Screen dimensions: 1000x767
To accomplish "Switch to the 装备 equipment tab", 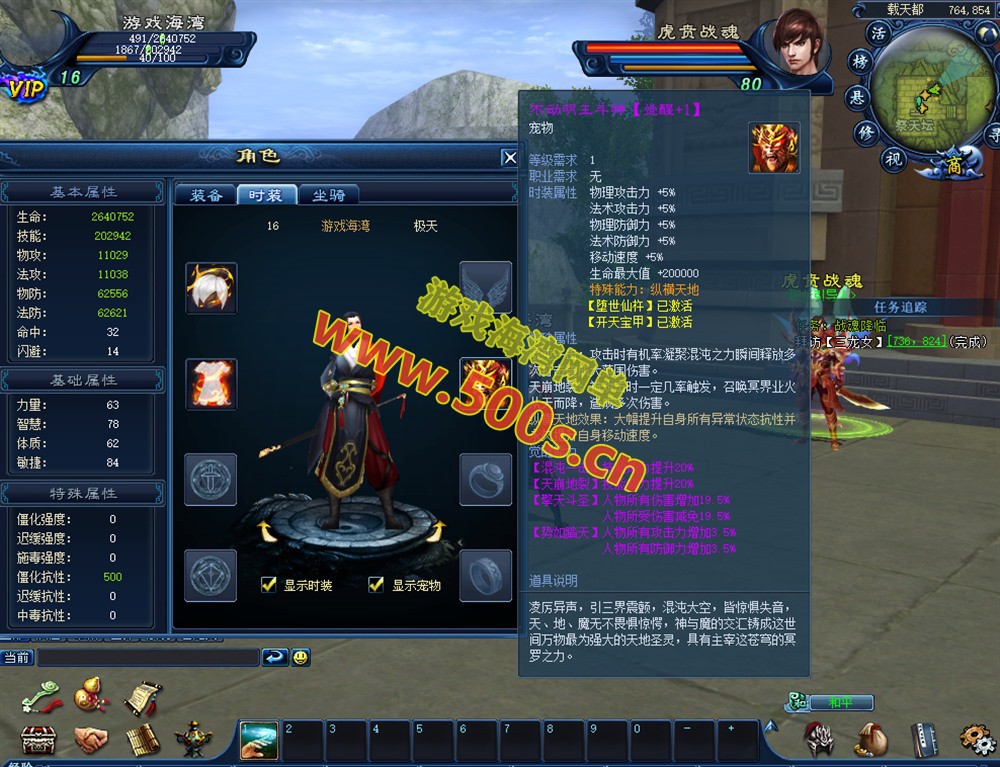I will pos(206,195).
